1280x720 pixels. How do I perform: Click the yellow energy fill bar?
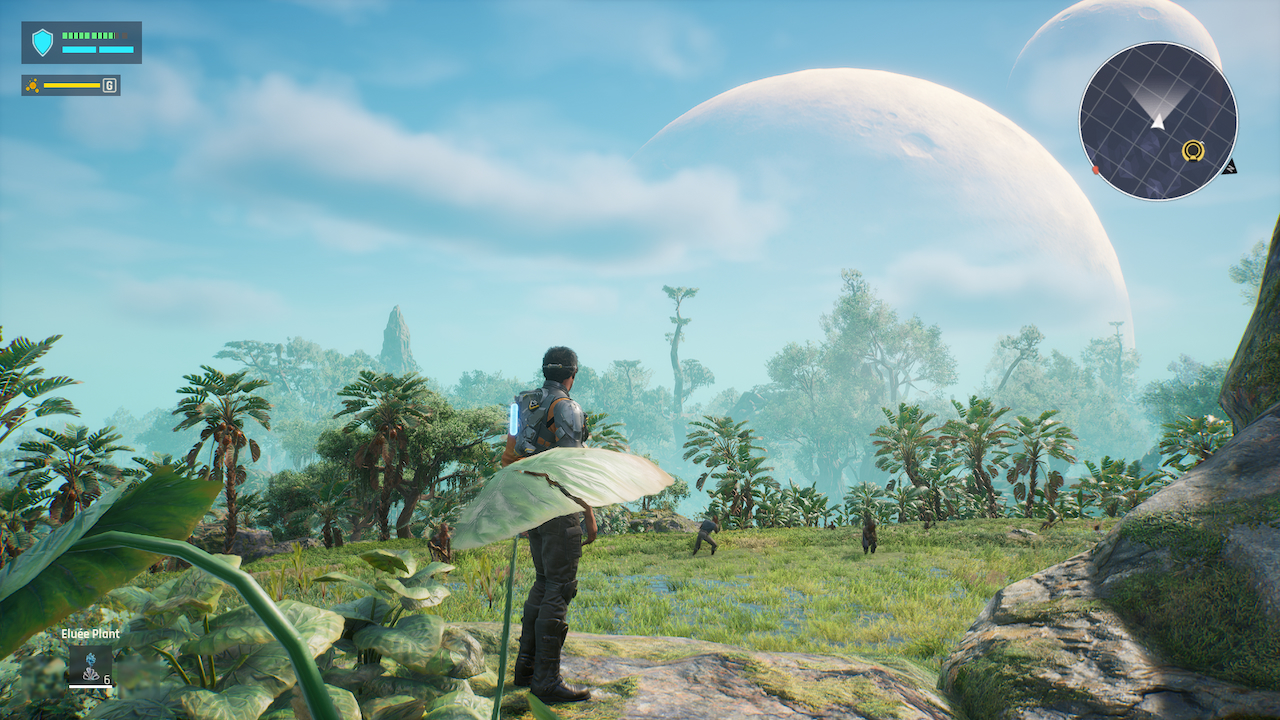click(x=72, y=85)
